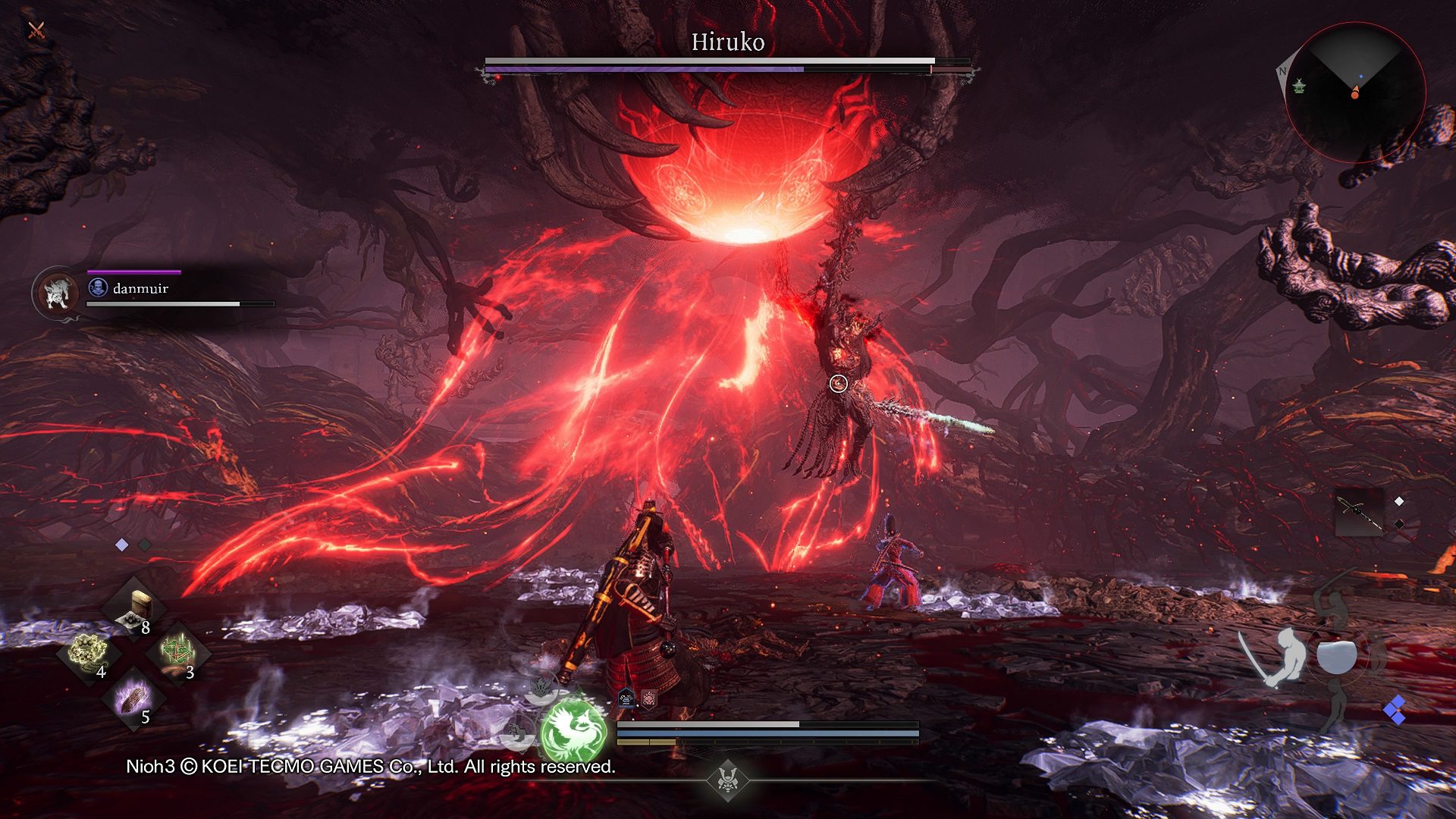Screen dimensions: 1456x819
Task: Toggle the red skull debuff indicator
Action: click(x=648, y=698)
